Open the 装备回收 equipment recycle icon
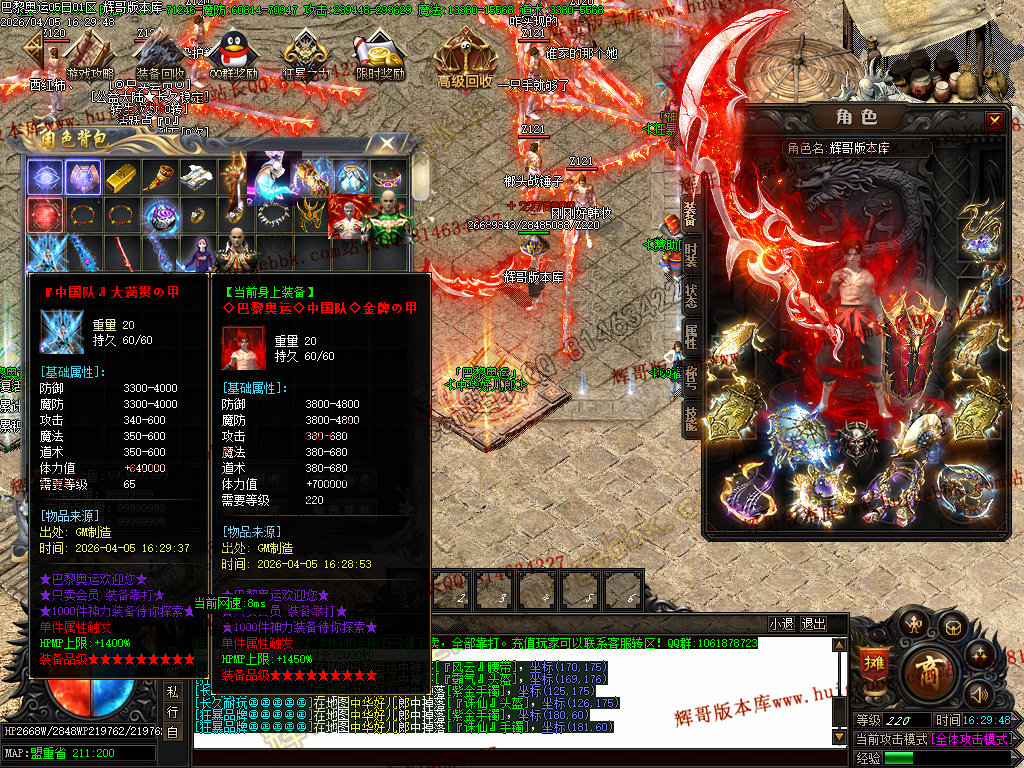Viewport: 1024px width, 768px height. point(160,57)
